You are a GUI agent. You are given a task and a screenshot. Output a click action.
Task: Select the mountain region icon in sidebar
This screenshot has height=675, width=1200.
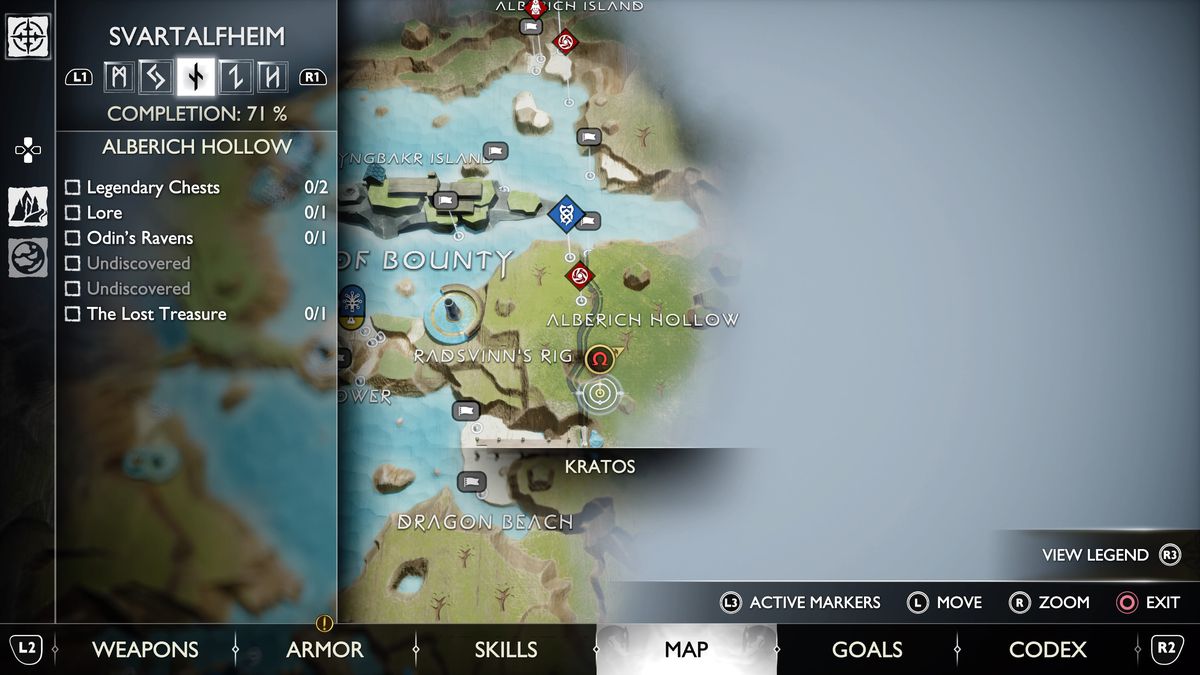27,206
